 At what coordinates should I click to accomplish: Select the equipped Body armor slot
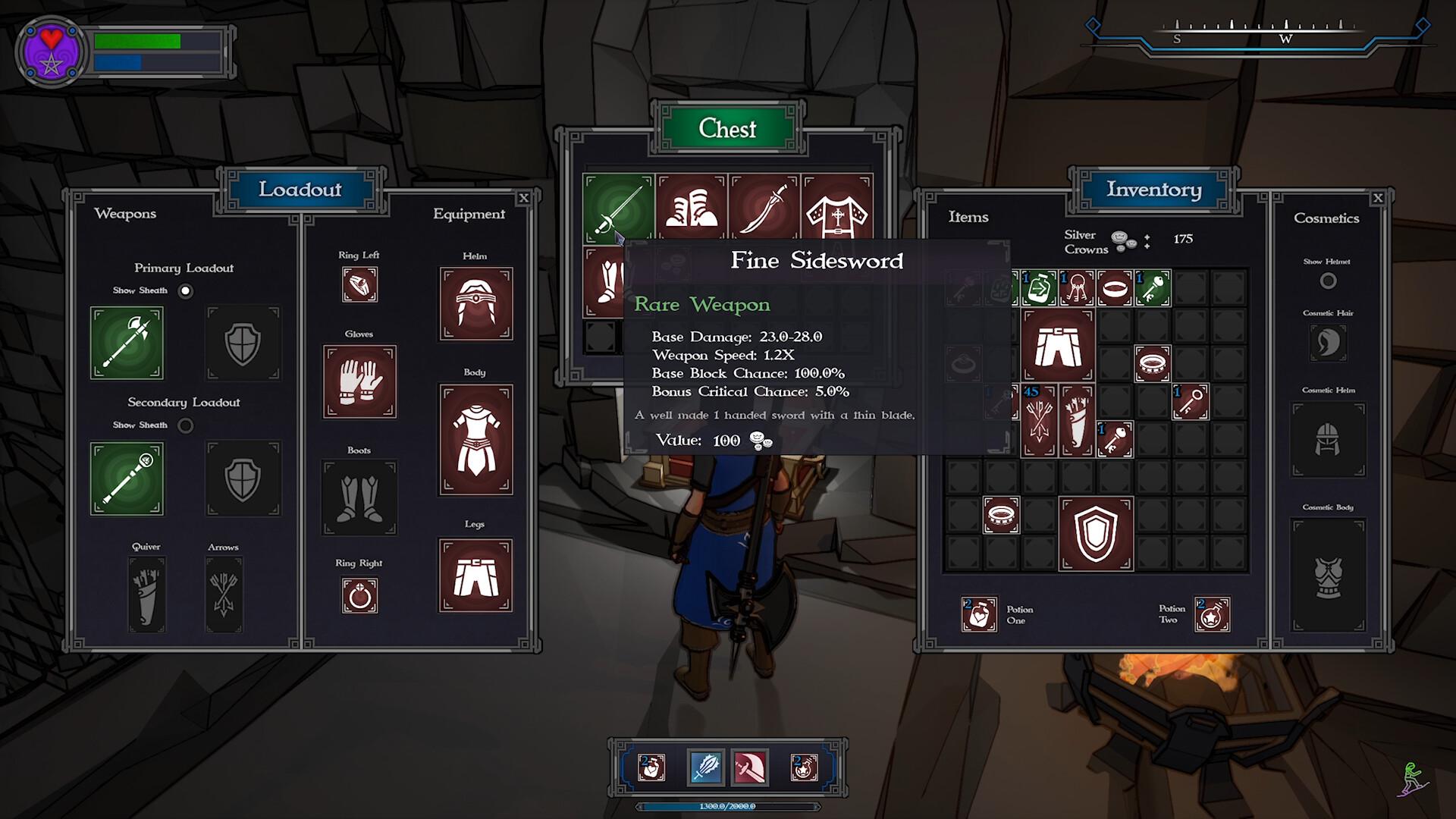tap(475, 440)
